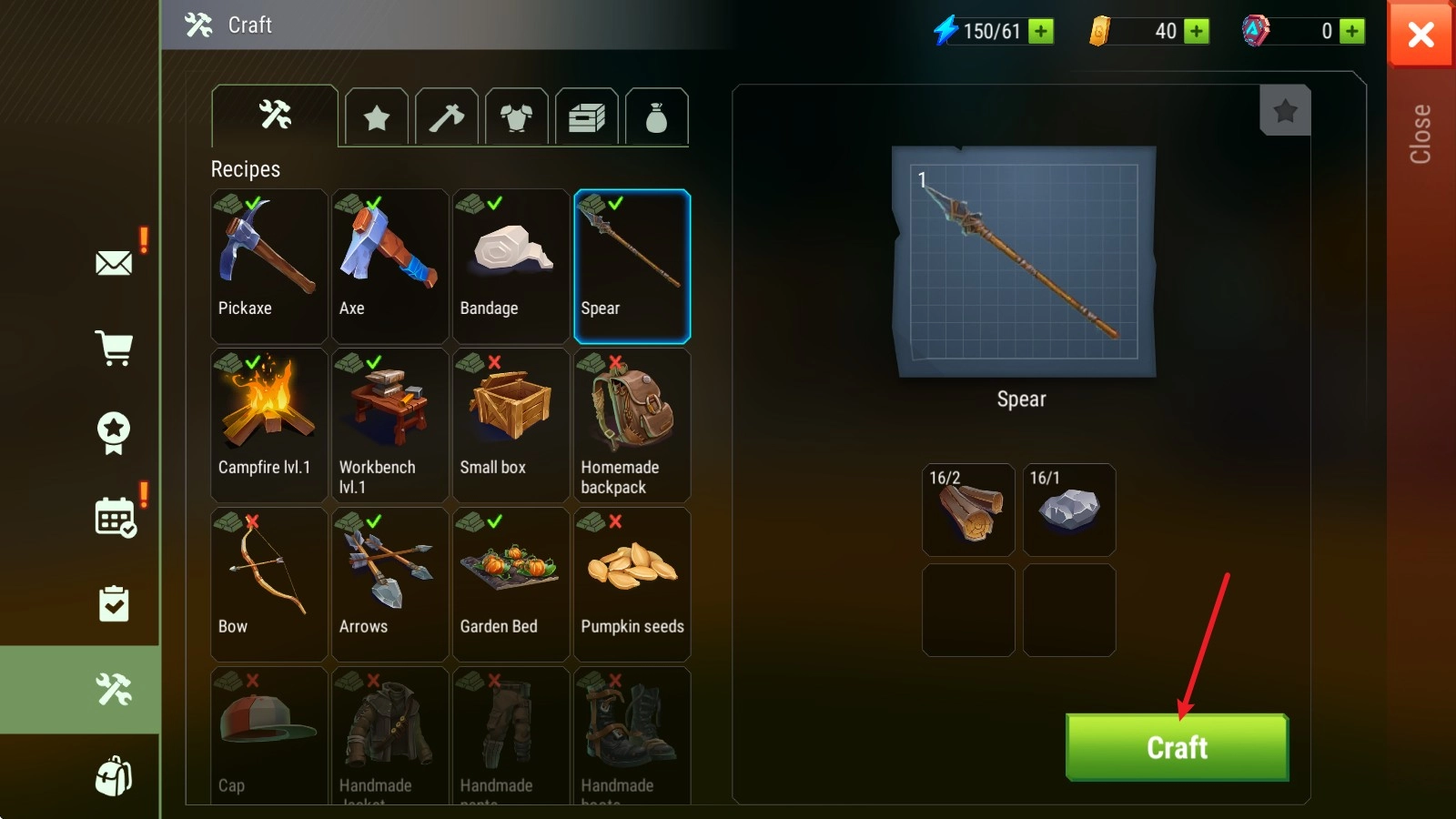Select the Bow recipe
Image resolution: width=1456 pixels, height=819 pixels.
(268, 584)
